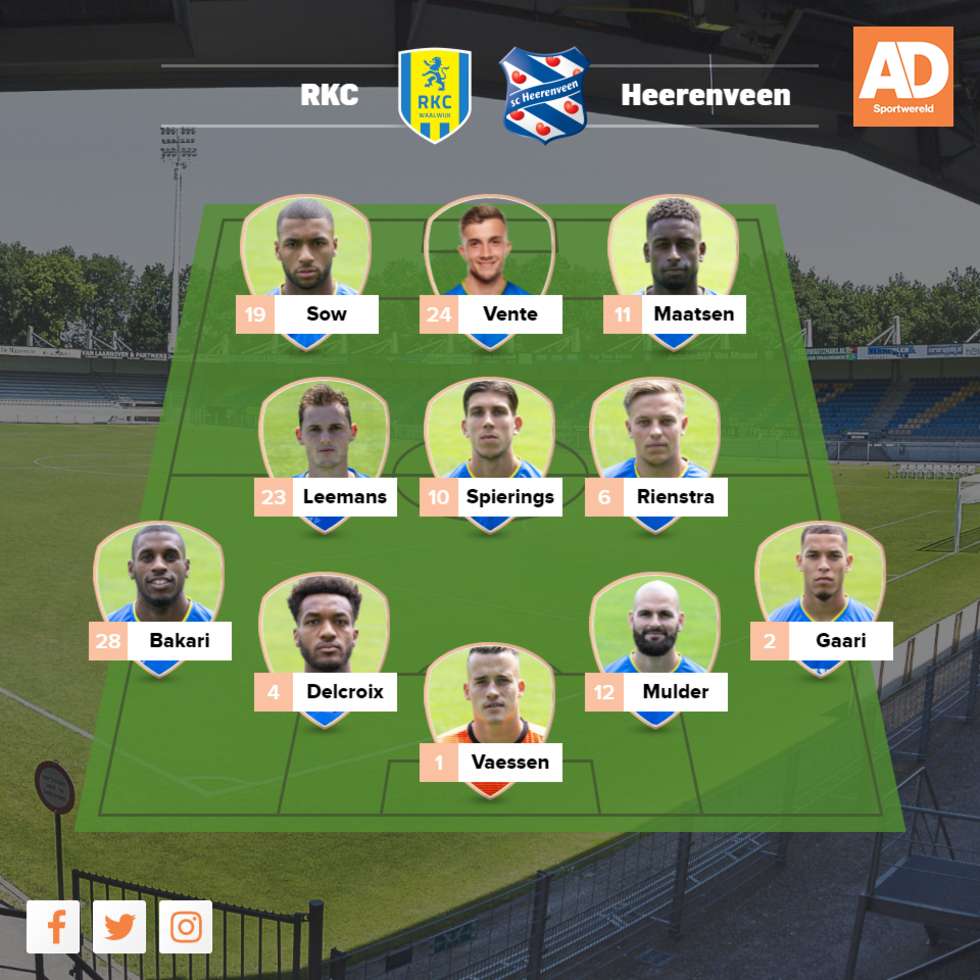Select striker Sow's player card
Viewport: 980px width, 980px height.
(x=306, y=270)
